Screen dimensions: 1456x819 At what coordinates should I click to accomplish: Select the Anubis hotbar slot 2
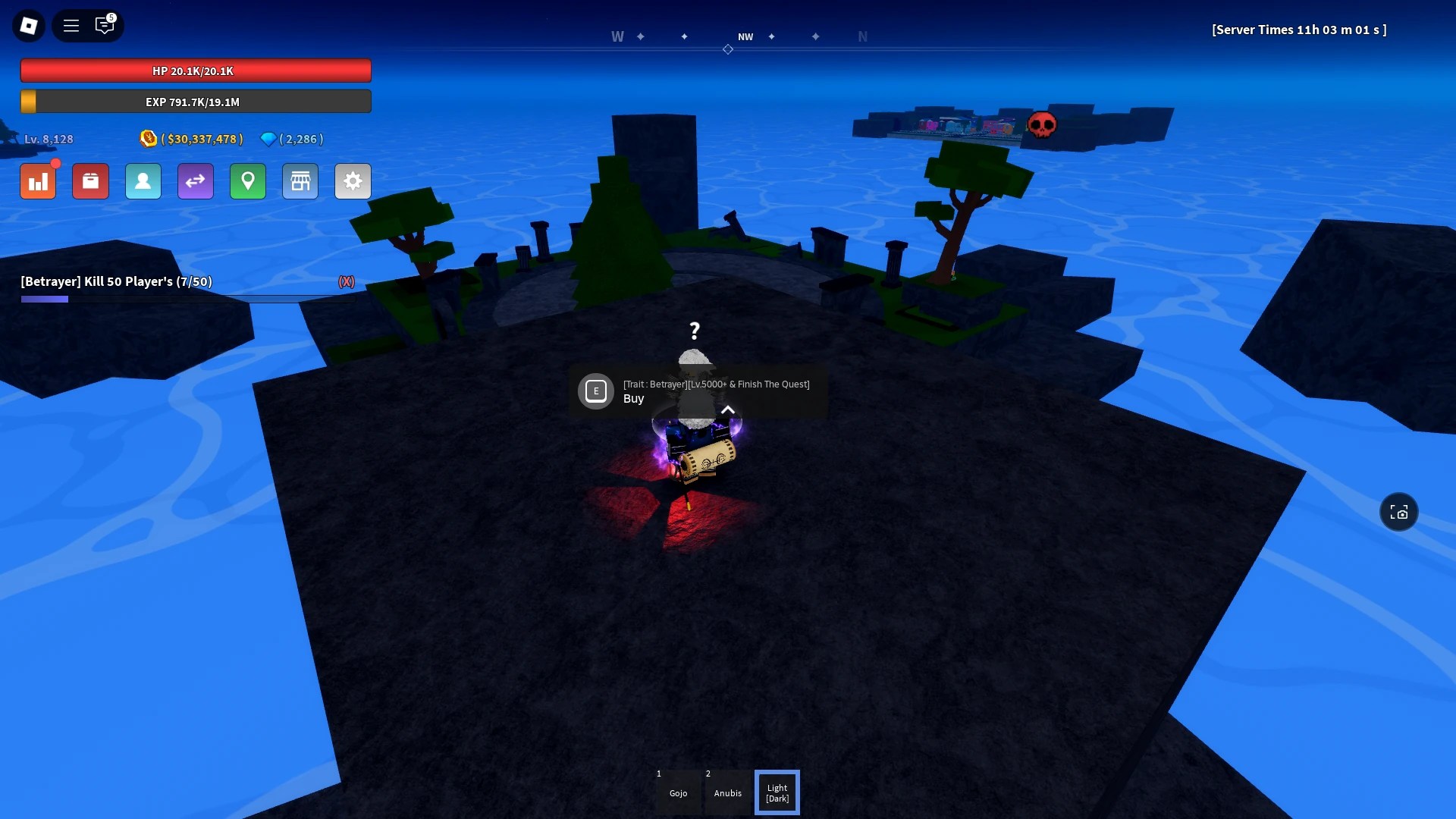(x=727, y=792)
